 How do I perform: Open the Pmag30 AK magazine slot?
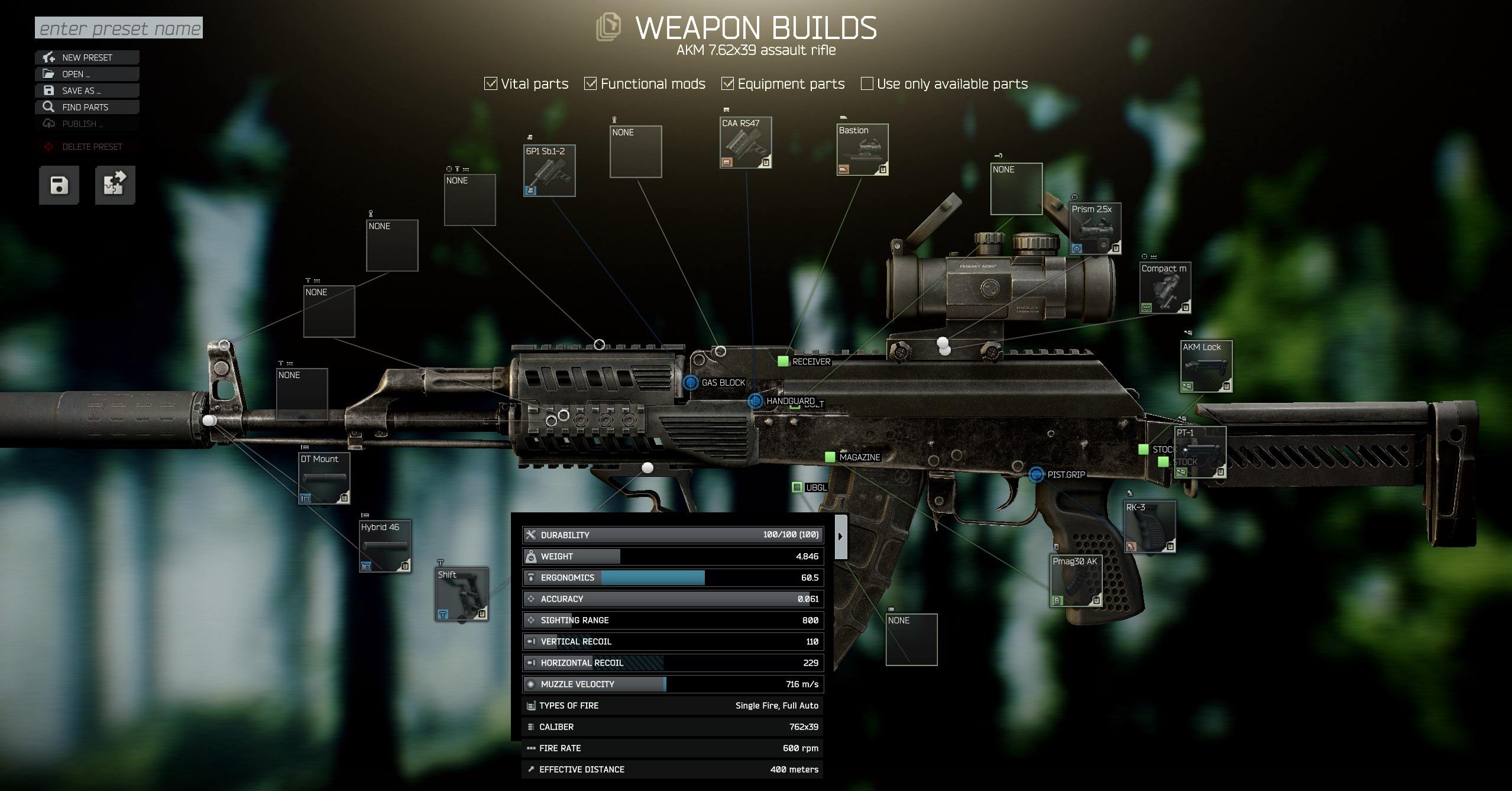point(1076,581)
